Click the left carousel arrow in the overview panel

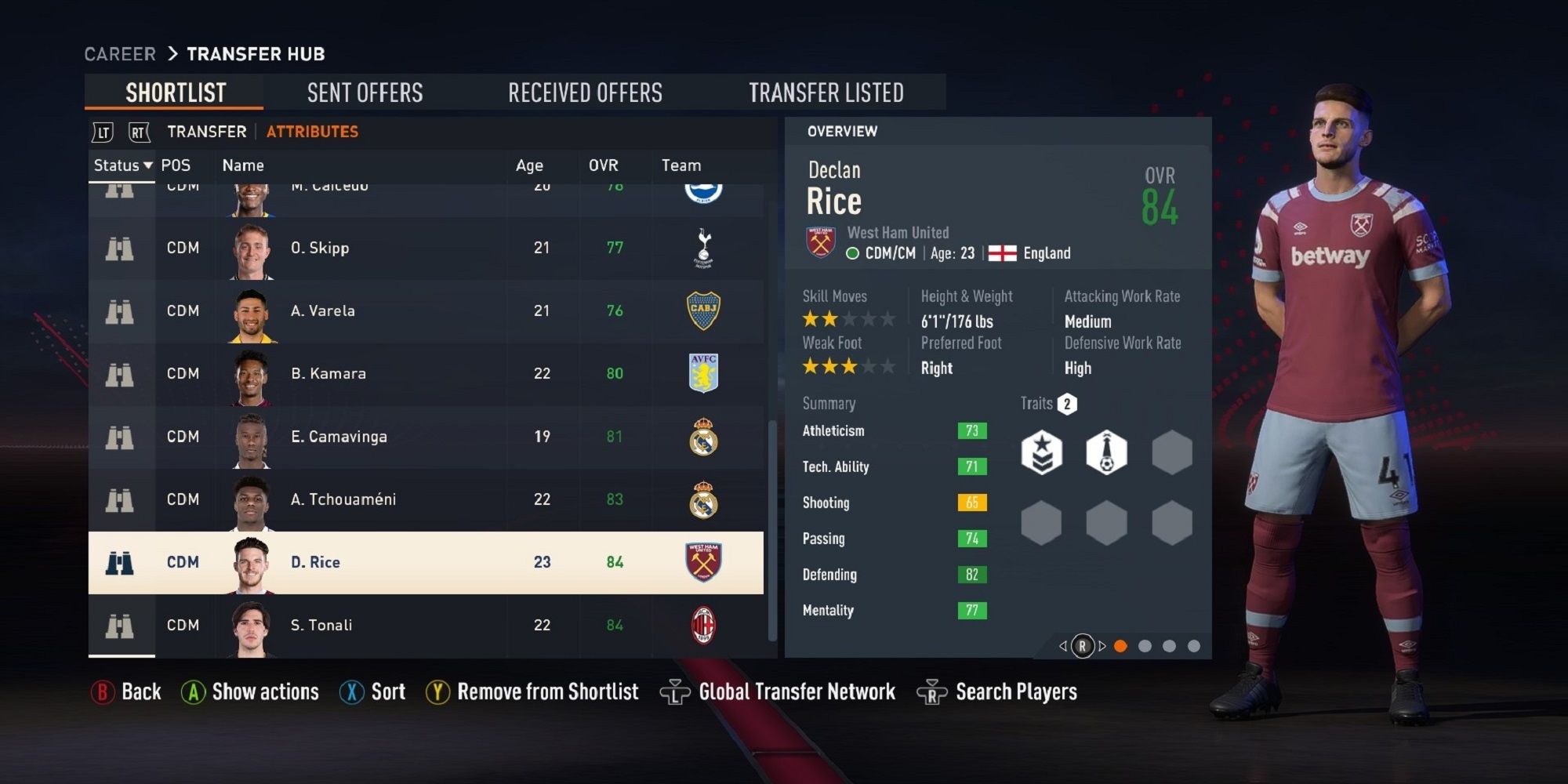click(x=1063, y=648)
